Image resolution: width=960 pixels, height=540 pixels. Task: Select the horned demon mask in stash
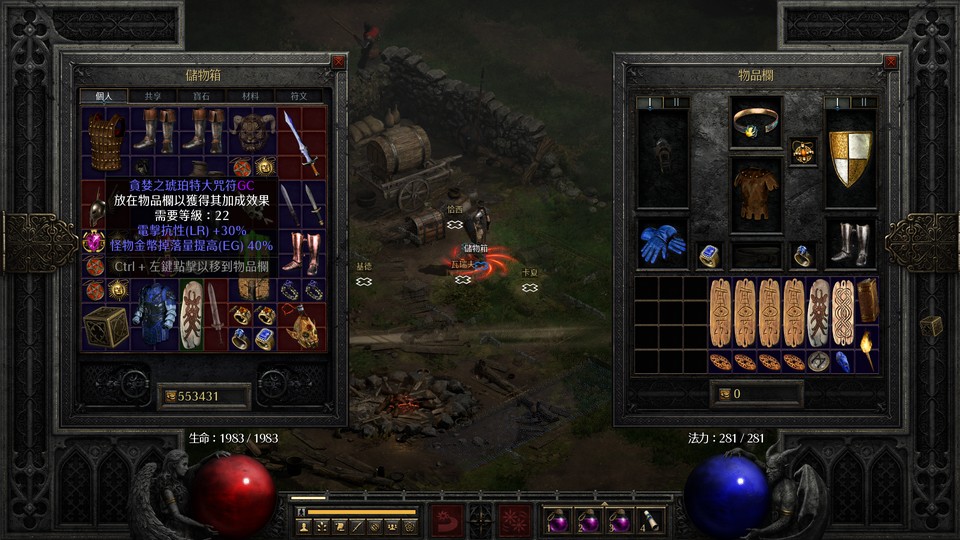point(251,130)
